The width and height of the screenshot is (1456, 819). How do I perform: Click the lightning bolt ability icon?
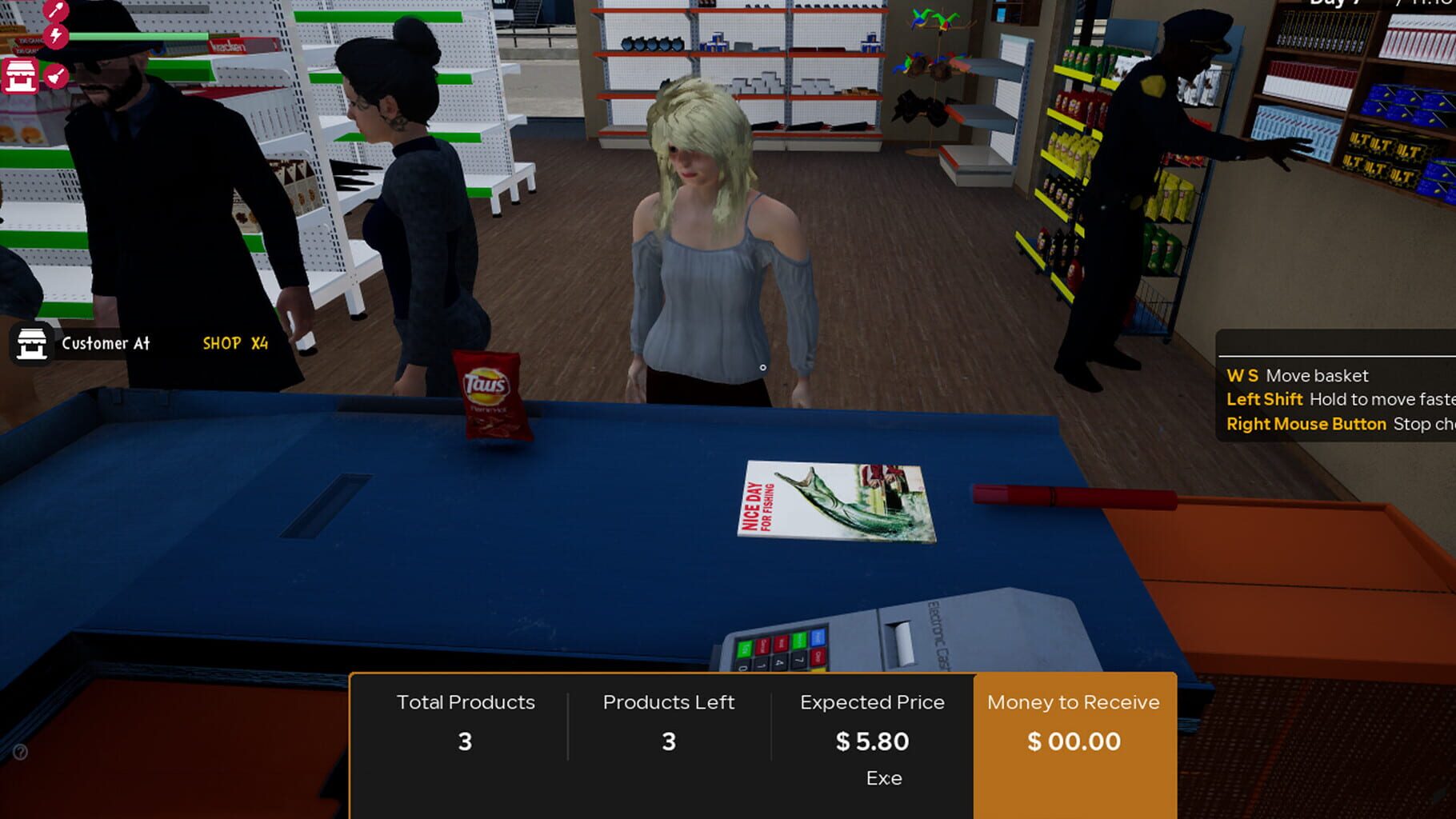pos(56,38)
